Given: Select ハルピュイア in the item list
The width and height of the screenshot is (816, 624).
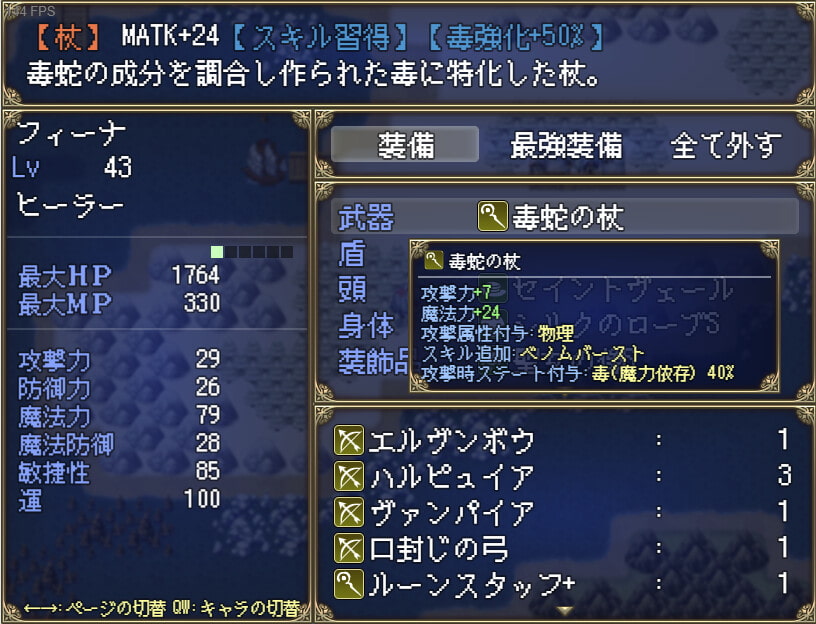Looking at the screenshot, I should [564, 476].
